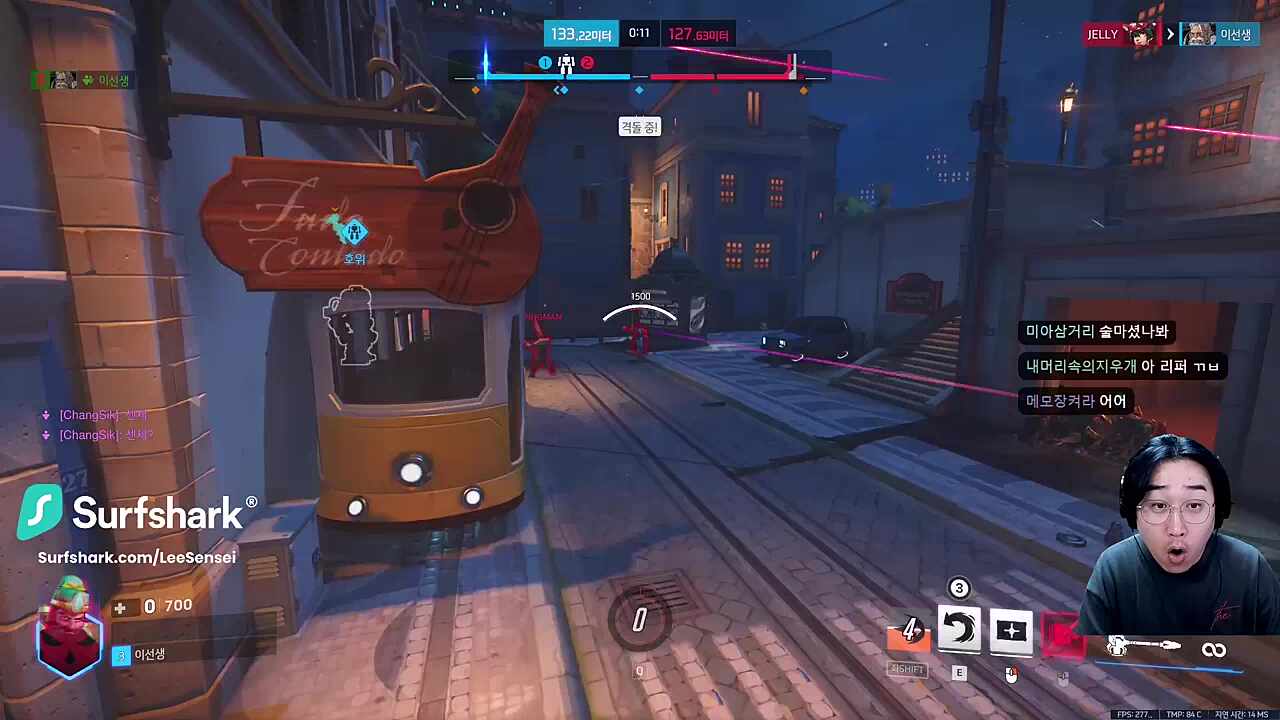This screenshot has width=1280, height=720.
Task: Click the 격돌 중! combat banner
Action: click(639, 127)
